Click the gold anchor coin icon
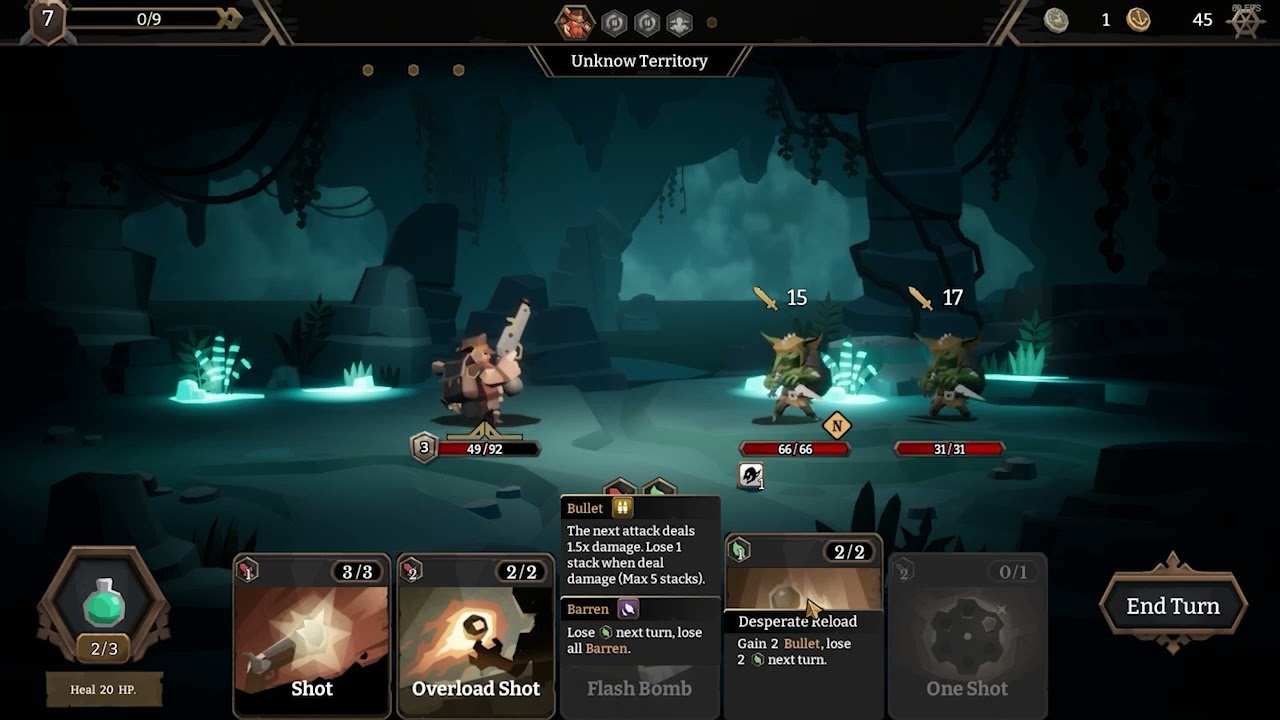Viewport: 1280px width, 720px height. coord(1138,20)
